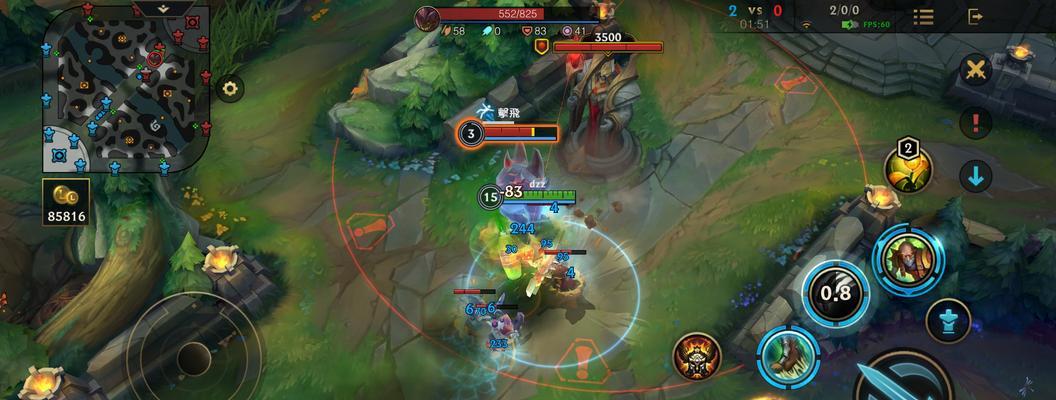Open the minimap view
Screen dimensions: 1056x400
(x=125, y=90)
